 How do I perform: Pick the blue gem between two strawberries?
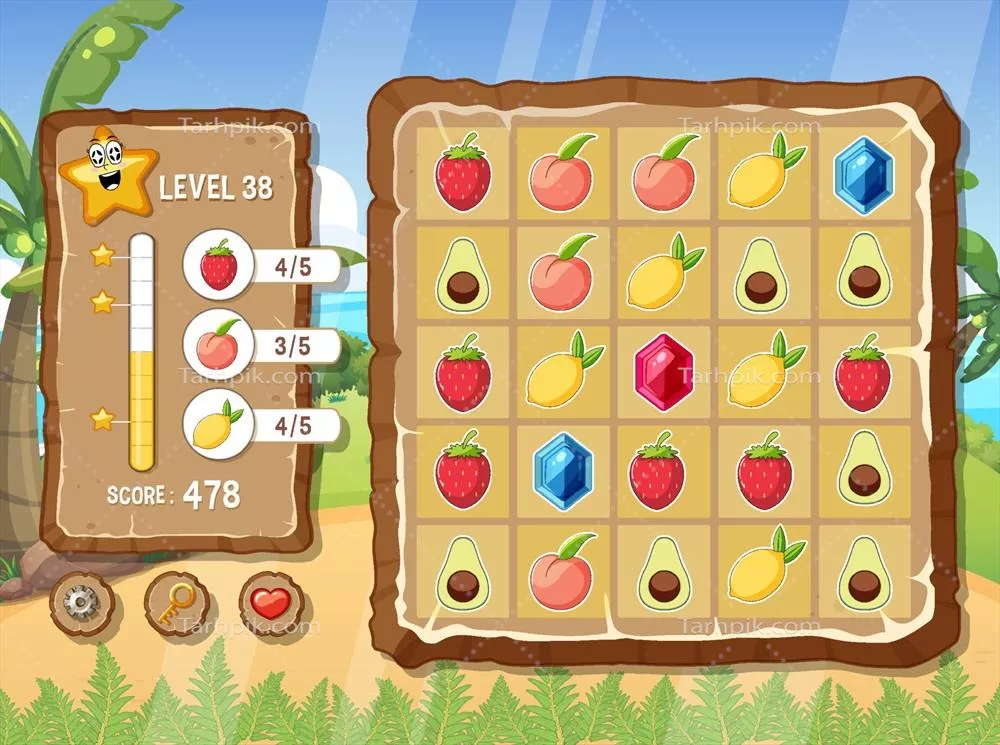pyautogui.click(x=563, y=470)
